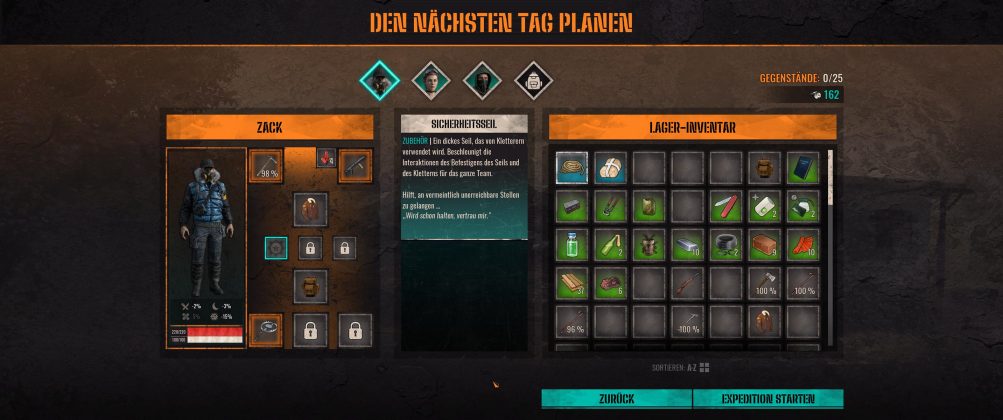Select Zack's gas-mask portrait at the top
This screenshot has width=1003, height=420.
pyautogui.click(x=379, y=78)
